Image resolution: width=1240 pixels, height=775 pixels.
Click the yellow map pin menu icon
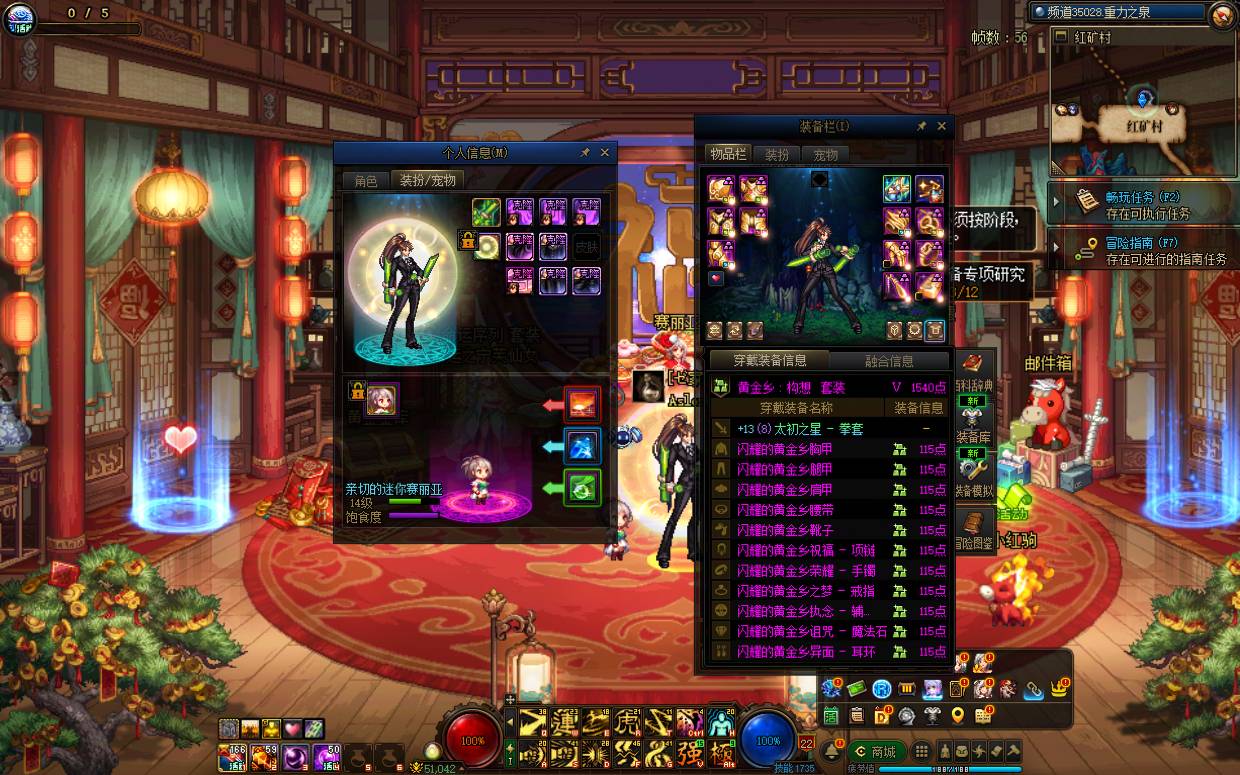click(x=958, y=715)
